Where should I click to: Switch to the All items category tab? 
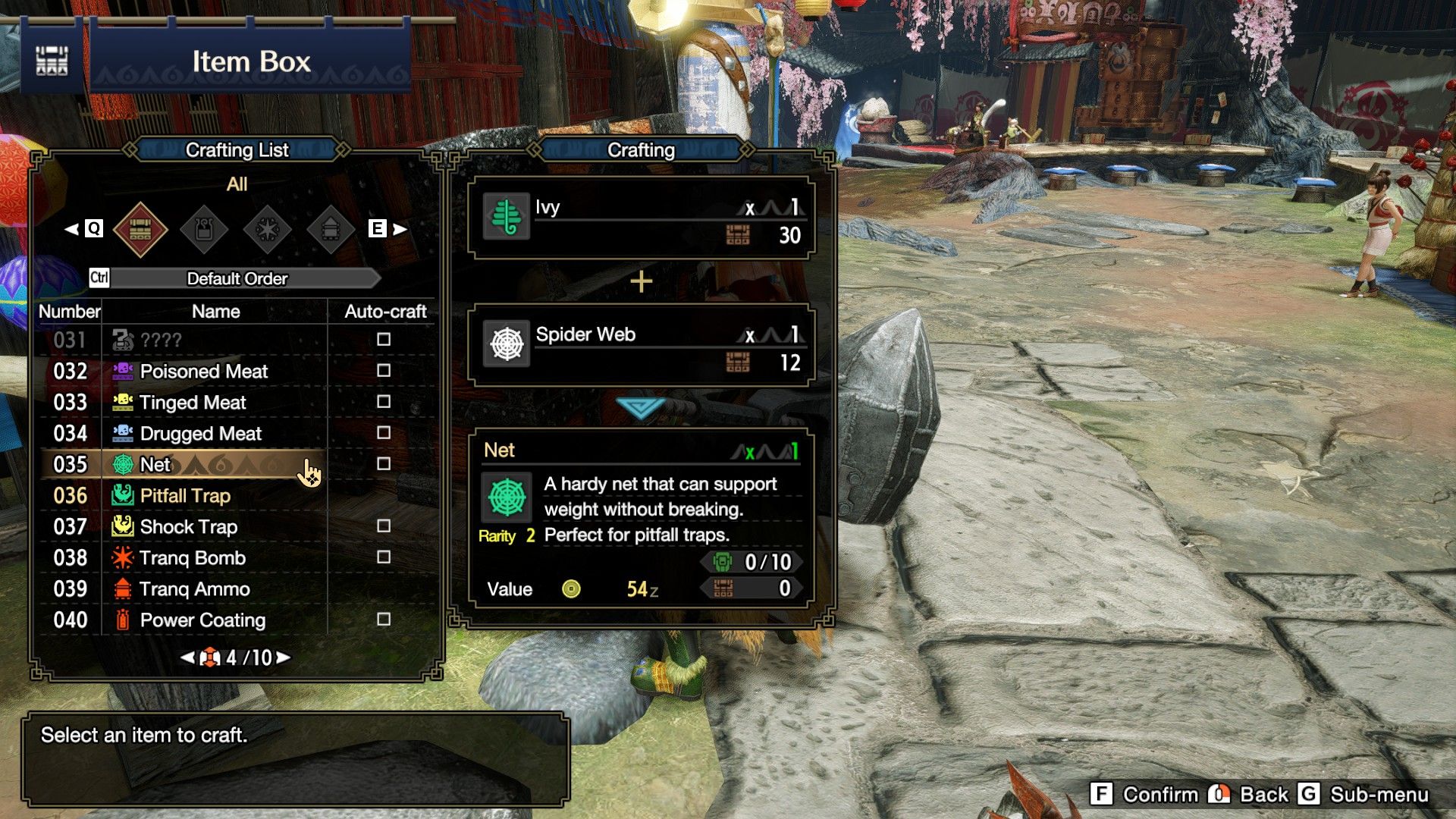[x=140, y=228]
